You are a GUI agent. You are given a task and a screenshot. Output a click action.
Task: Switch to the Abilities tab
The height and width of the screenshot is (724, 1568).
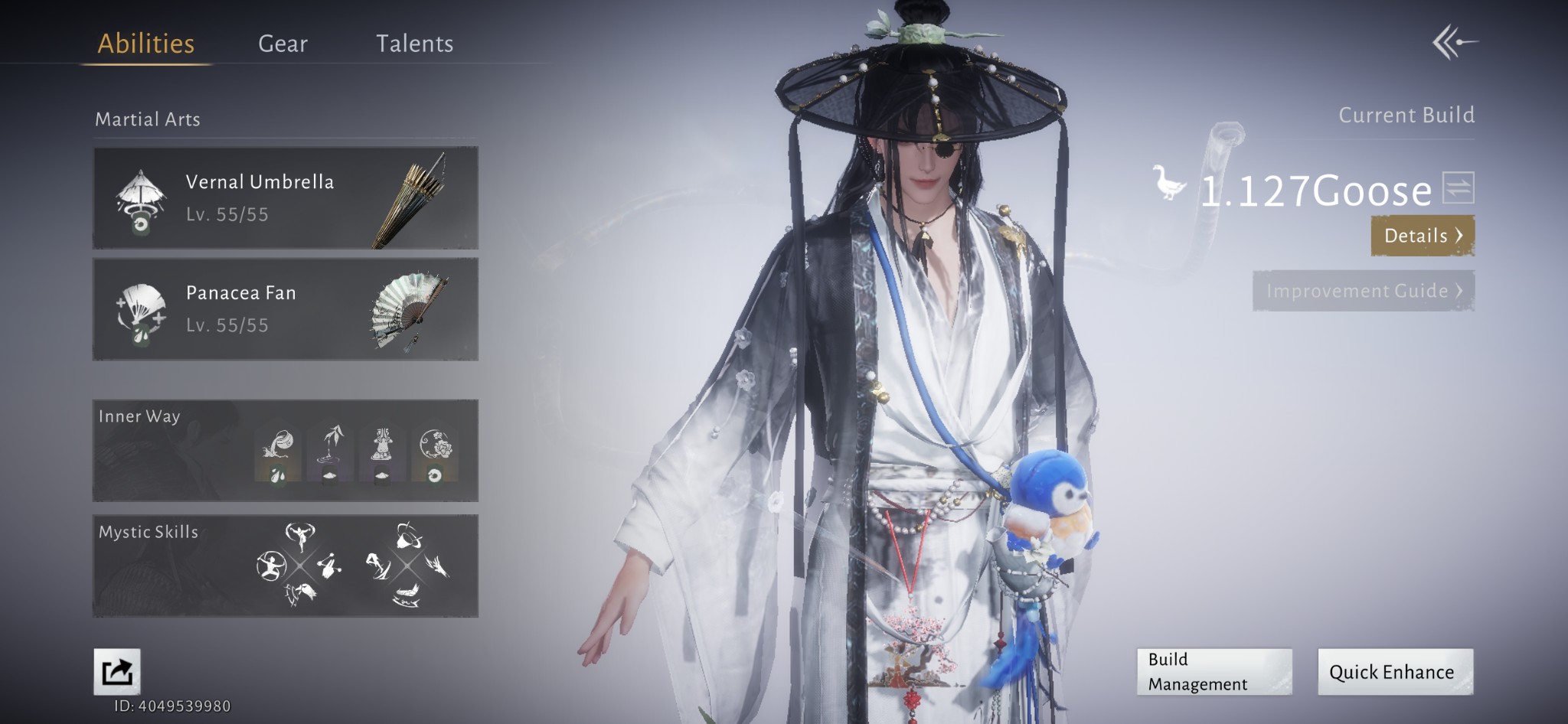pos(145,44)
